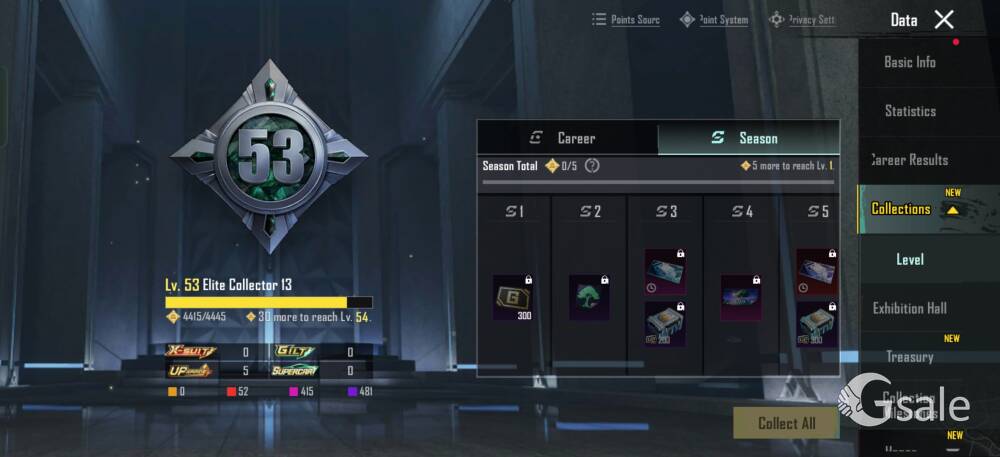Claim rewards with Collect All
The width and height of the screenshot is (1000, 457).
786,423
